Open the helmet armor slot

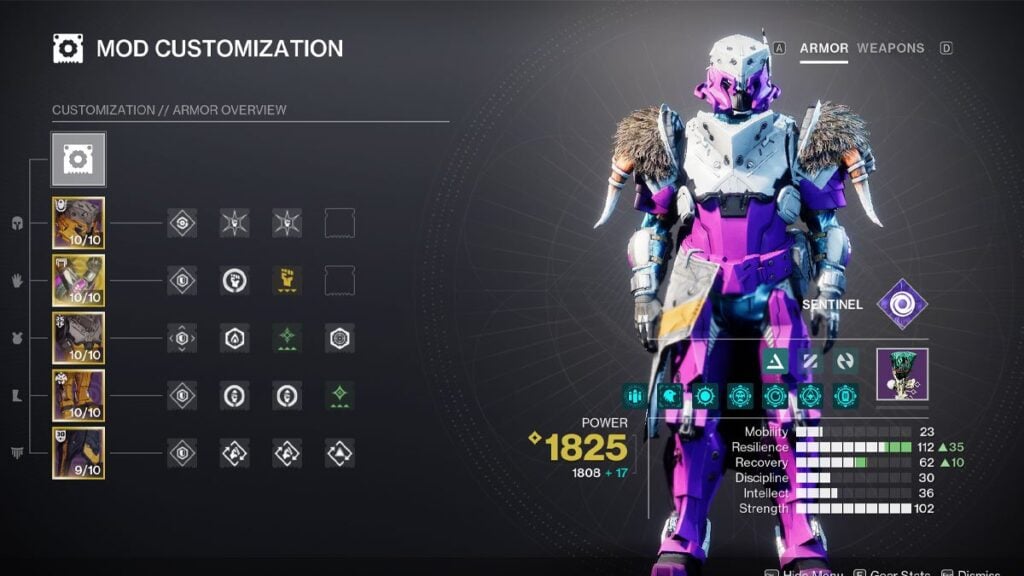(78, 223)
